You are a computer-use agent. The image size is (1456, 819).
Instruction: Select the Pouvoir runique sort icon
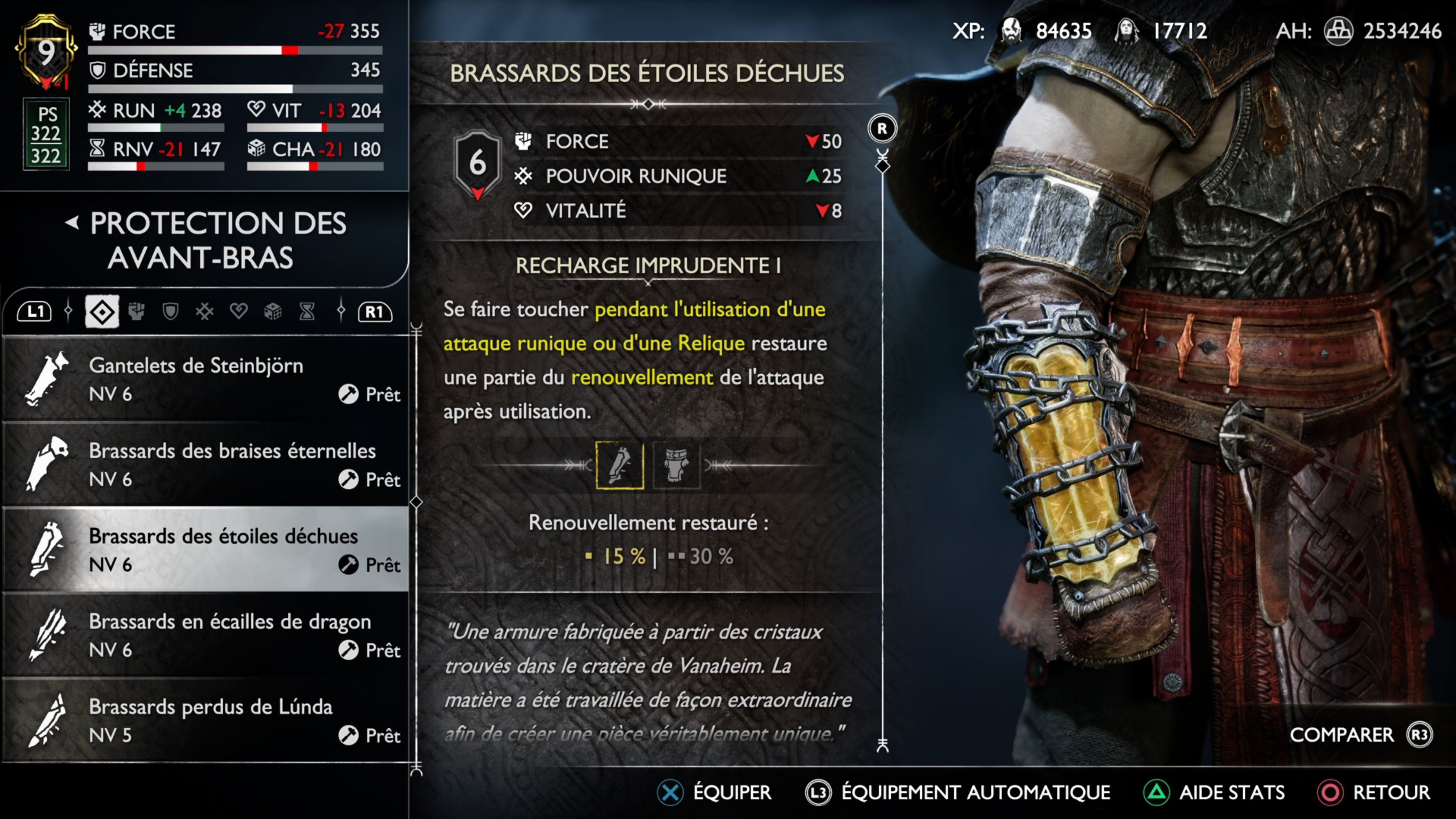[205, 311]
